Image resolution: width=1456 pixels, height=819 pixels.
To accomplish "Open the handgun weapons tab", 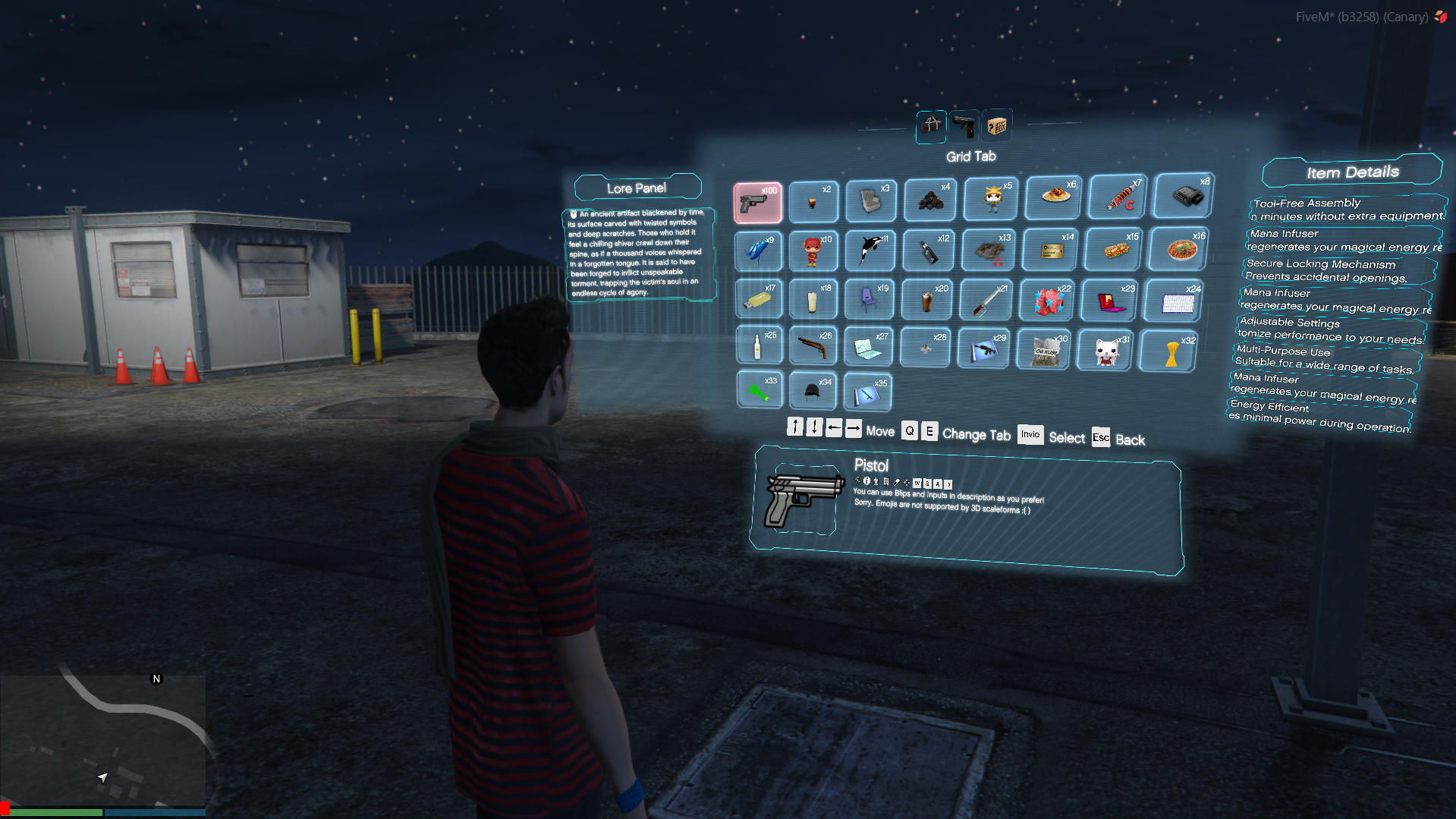I will point(964,125).
